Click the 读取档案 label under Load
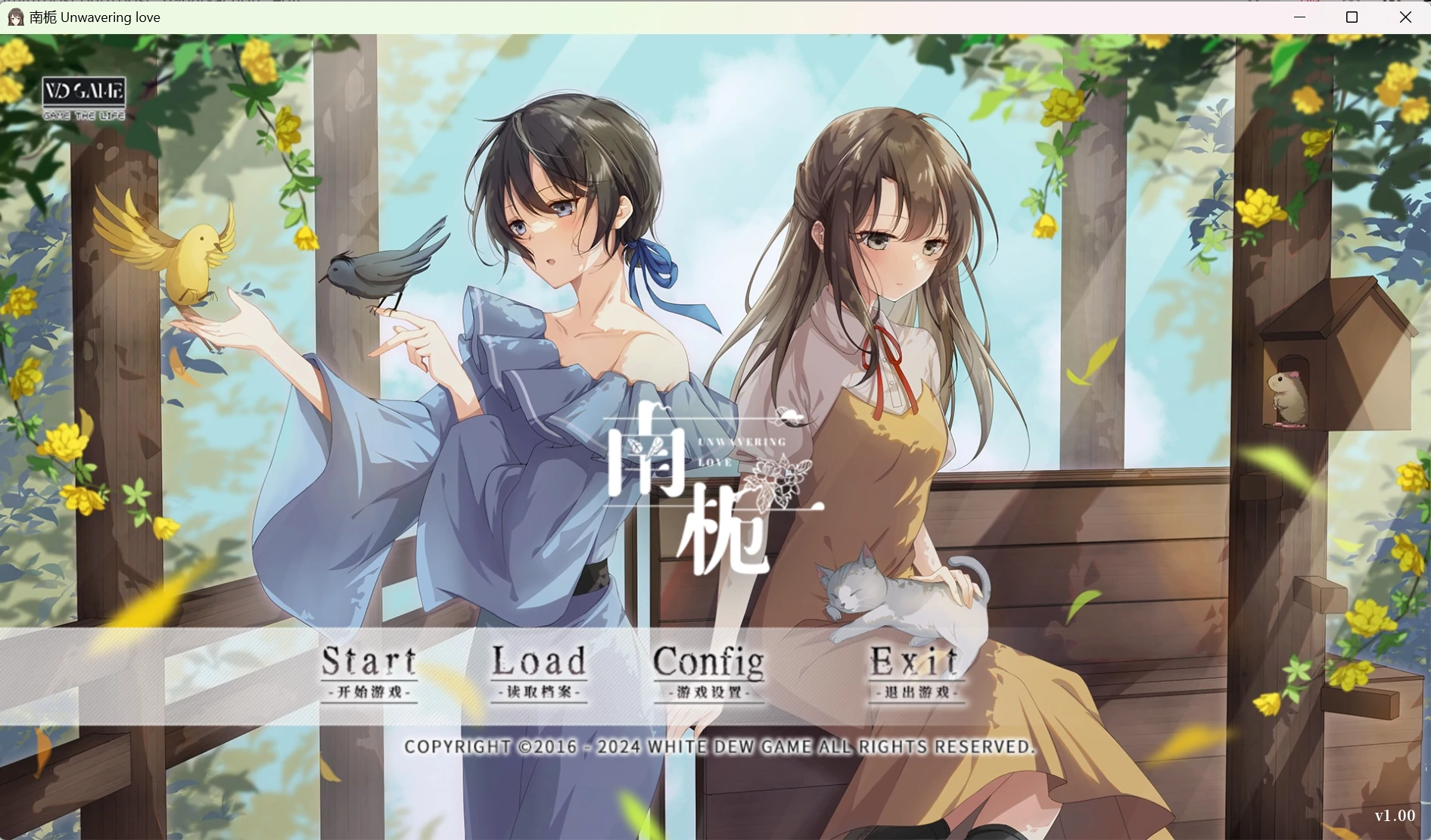Viewport: 1431px width, 840px height. point(540,692)
